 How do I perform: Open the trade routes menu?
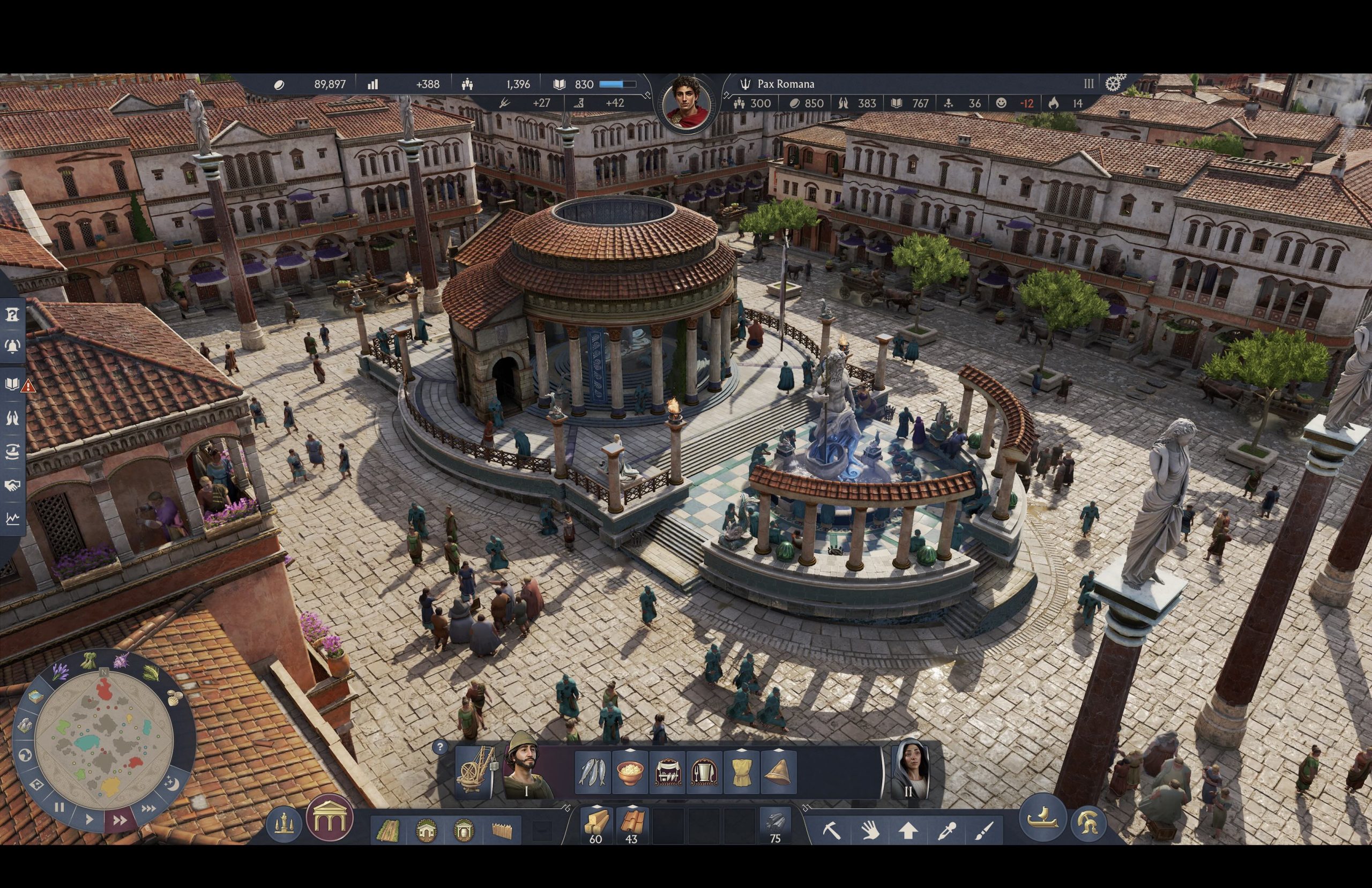(x=12, y=451)
